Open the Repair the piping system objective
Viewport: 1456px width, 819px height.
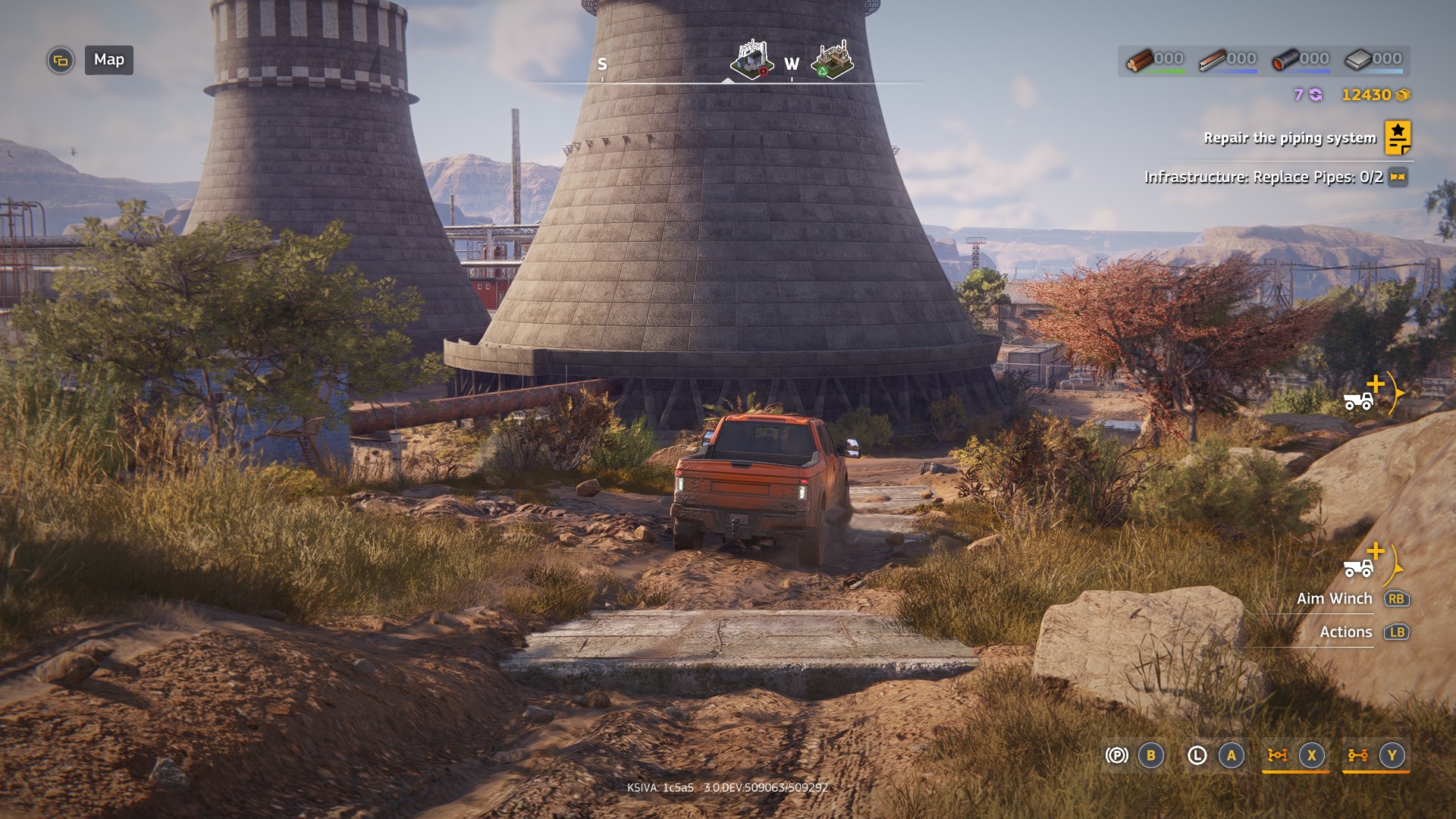tap(1289, 138)
